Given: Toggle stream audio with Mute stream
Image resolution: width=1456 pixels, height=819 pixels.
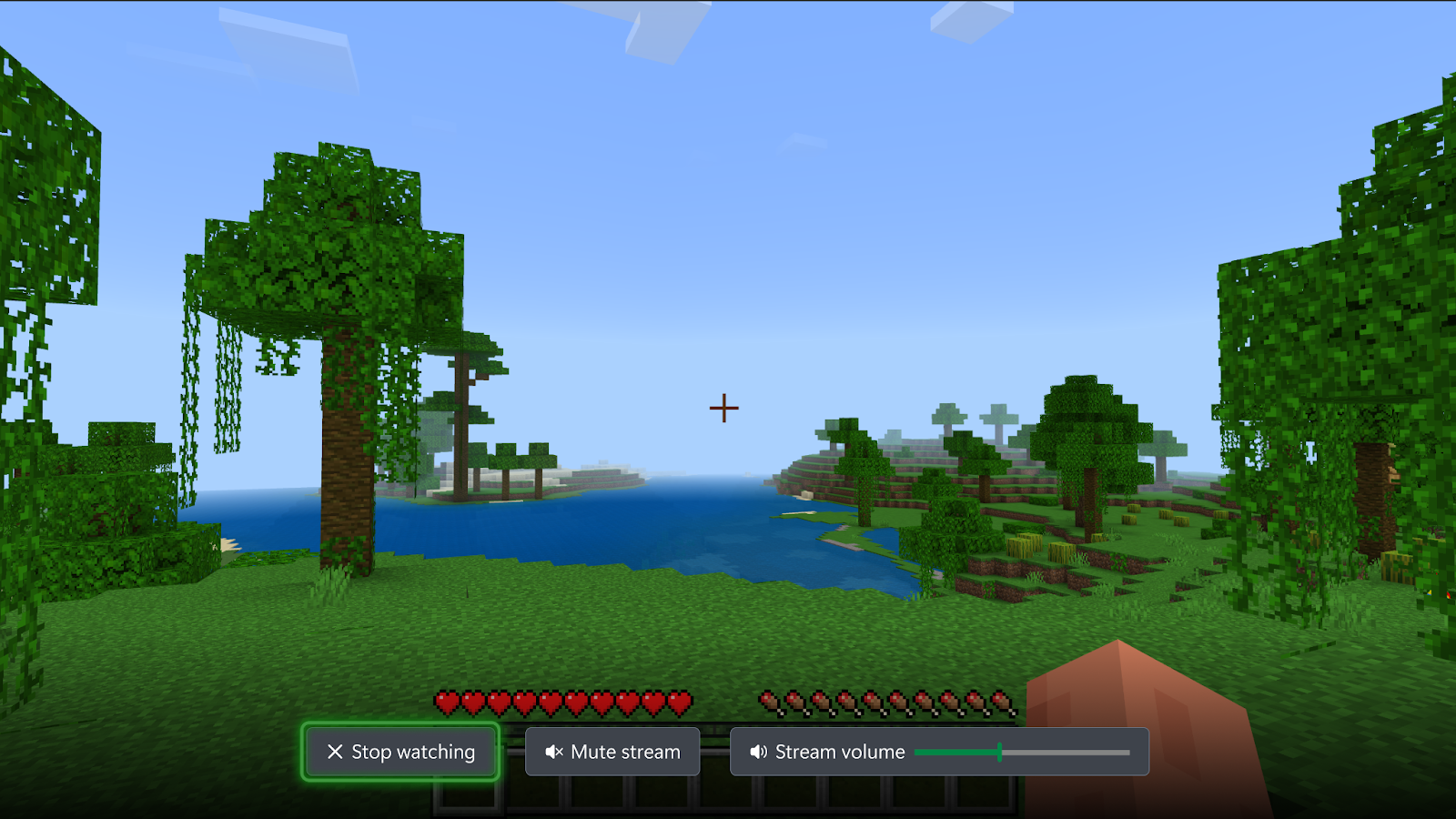Looking at the screenshot, I should (612, 752).
